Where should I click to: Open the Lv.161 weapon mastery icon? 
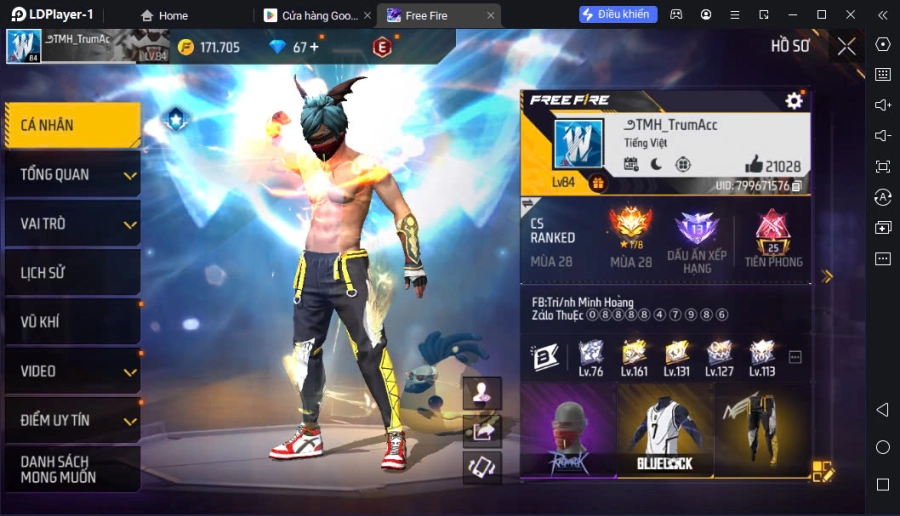634,357
